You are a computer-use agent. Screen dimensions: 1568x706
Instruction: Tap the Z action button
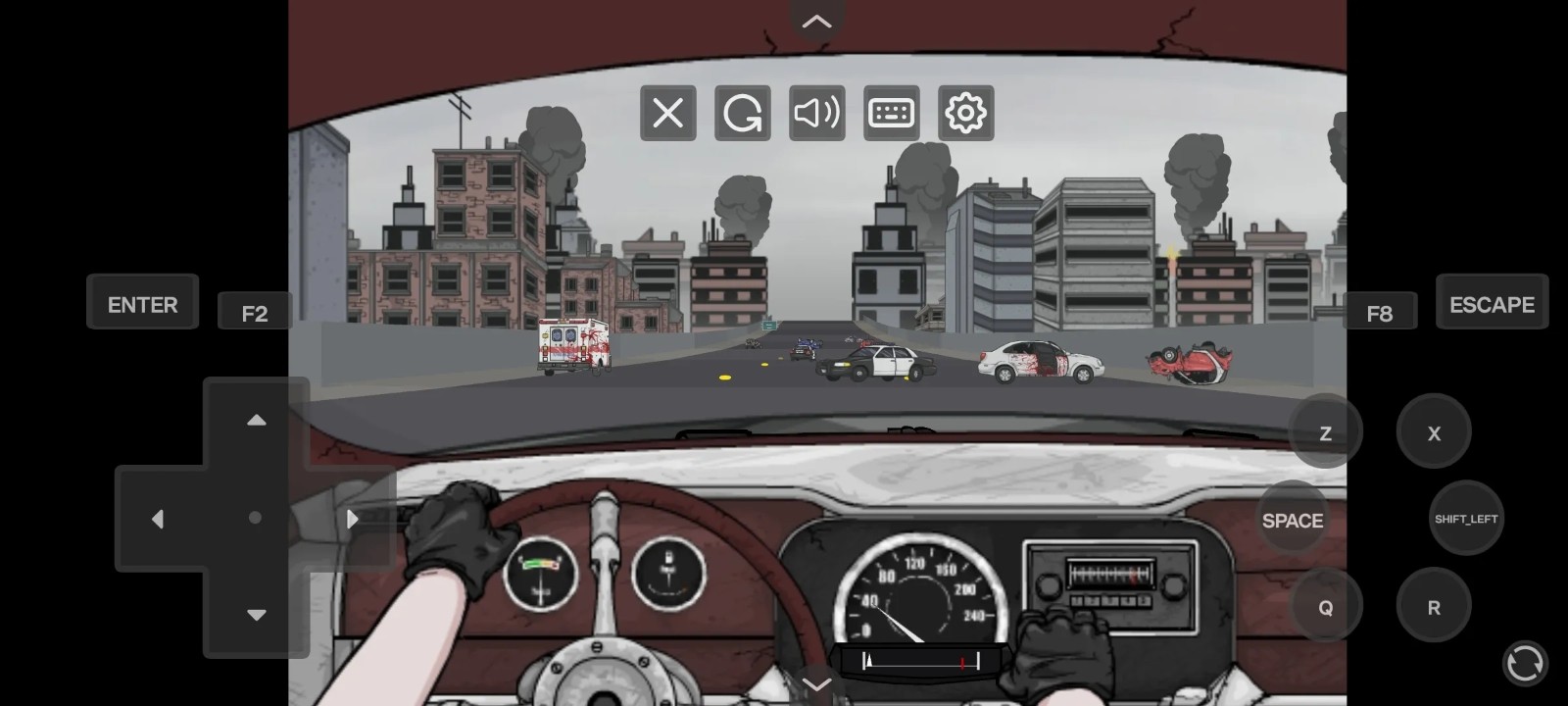[x=1325, y=432]
